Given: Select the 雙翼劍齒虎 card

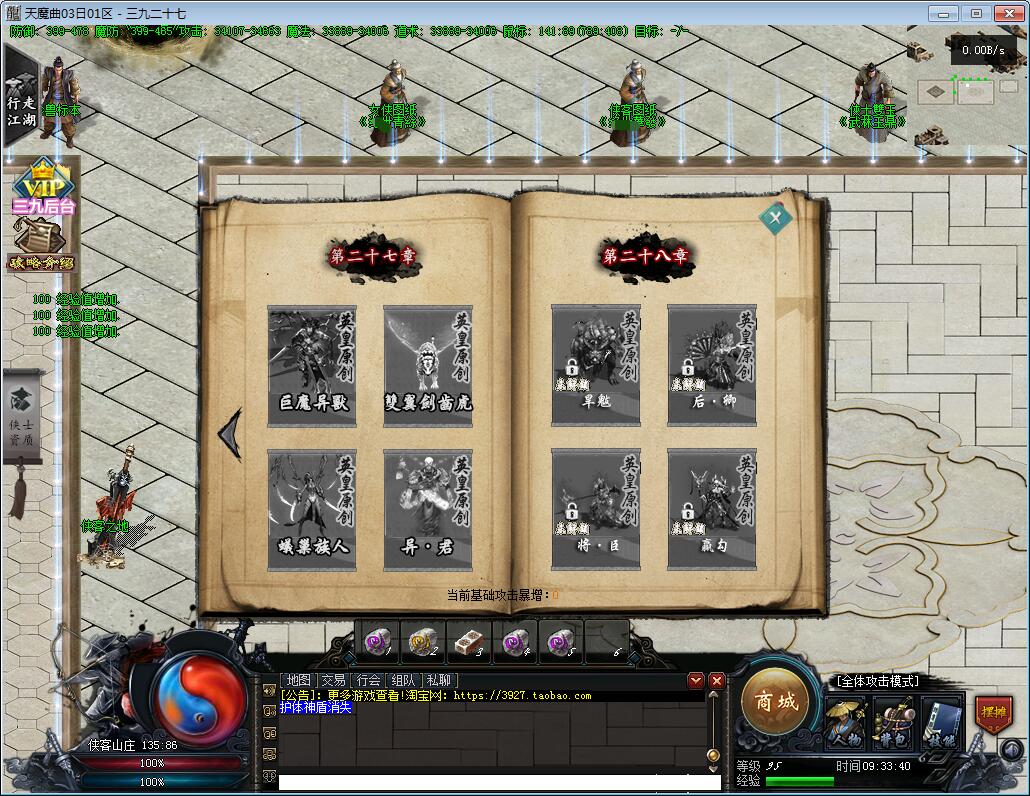Looking at the screenshot, I should pyautogui.click(x=428, y=365).
